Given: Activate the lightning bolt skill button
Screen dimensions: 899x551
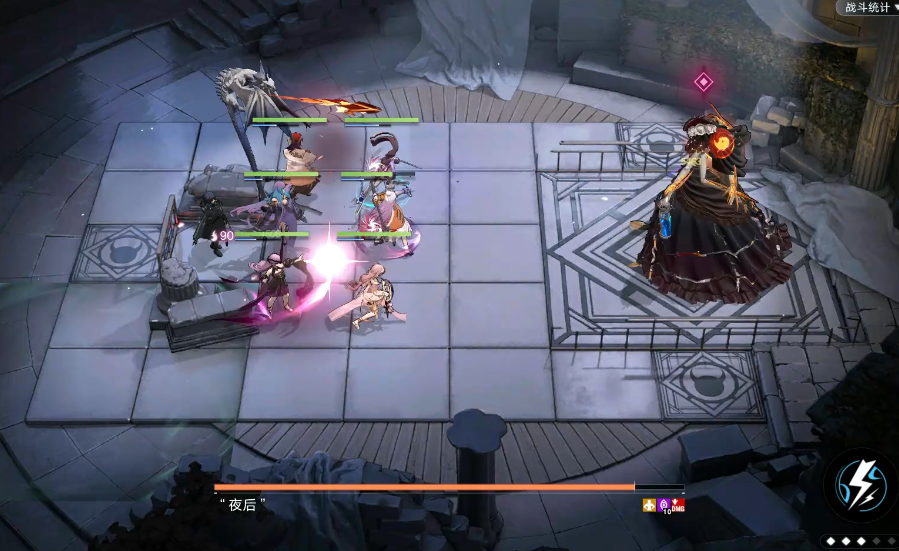Looking at the screenshot, I should [x=860, y=483].
